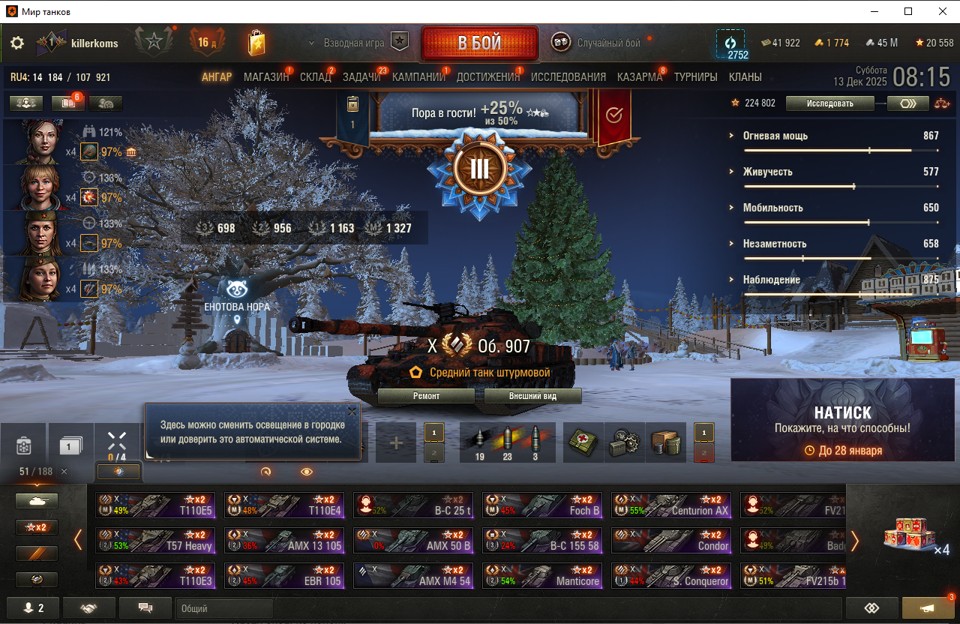Maximize the Мир танков window

pos(908,11)
